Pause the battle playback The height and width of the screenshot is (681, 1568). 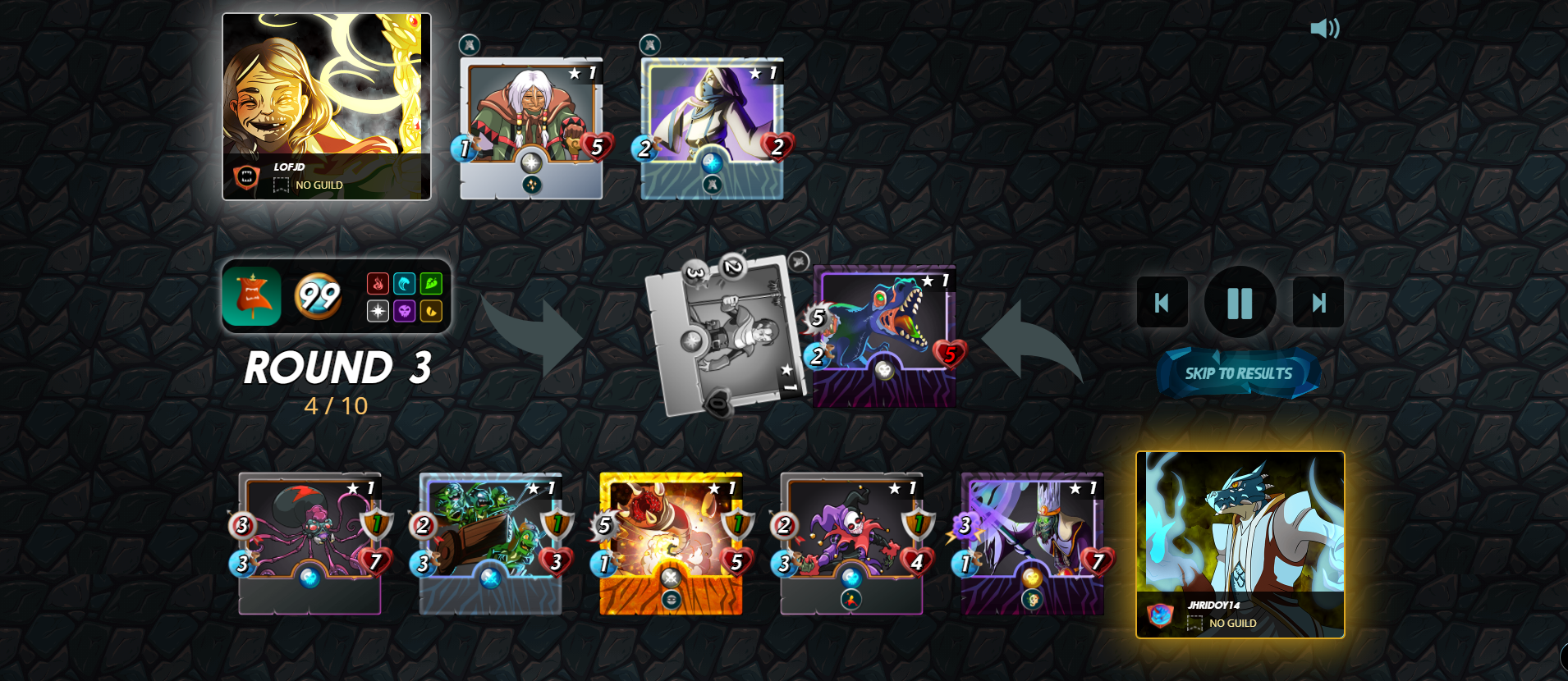(1240, 302)
